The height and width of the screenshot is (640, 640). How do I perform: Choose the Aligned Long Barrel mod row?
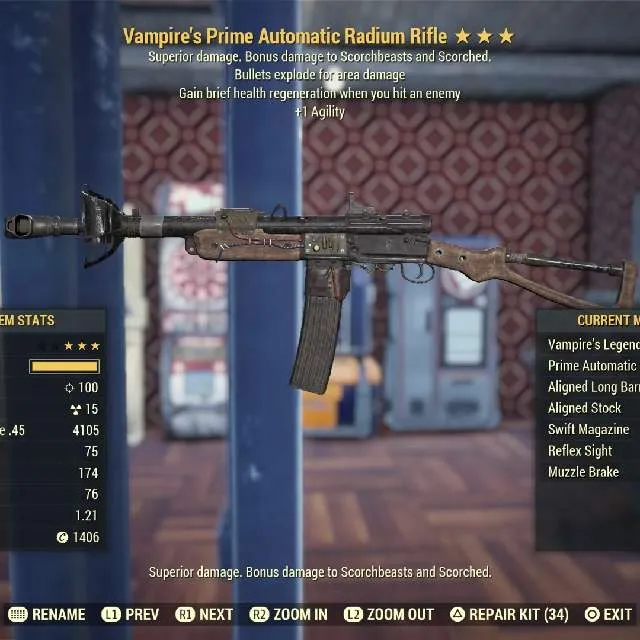(x=592, y=387)
